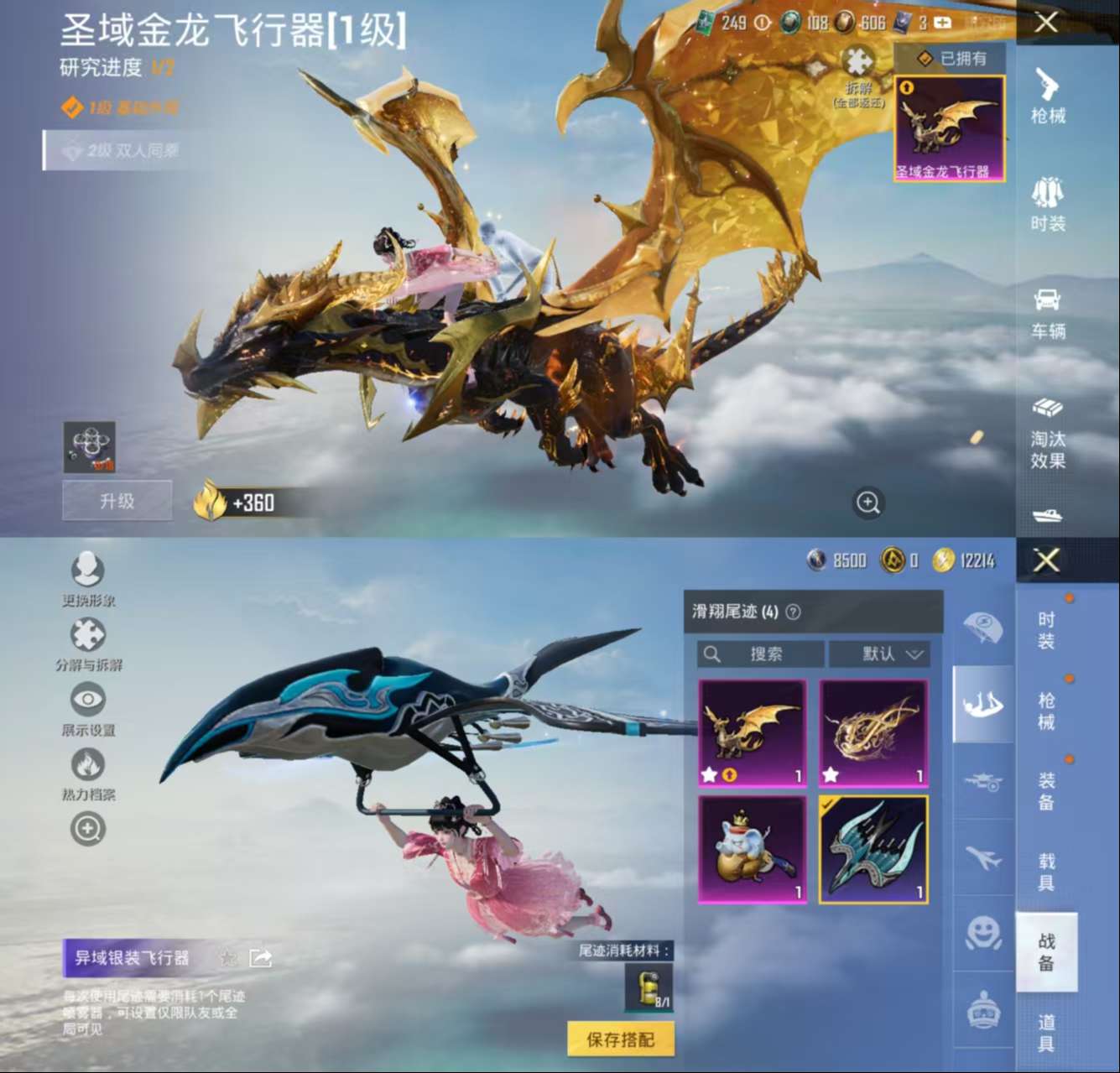
Task: Switch to the parachute category tab
Action: 982,627
